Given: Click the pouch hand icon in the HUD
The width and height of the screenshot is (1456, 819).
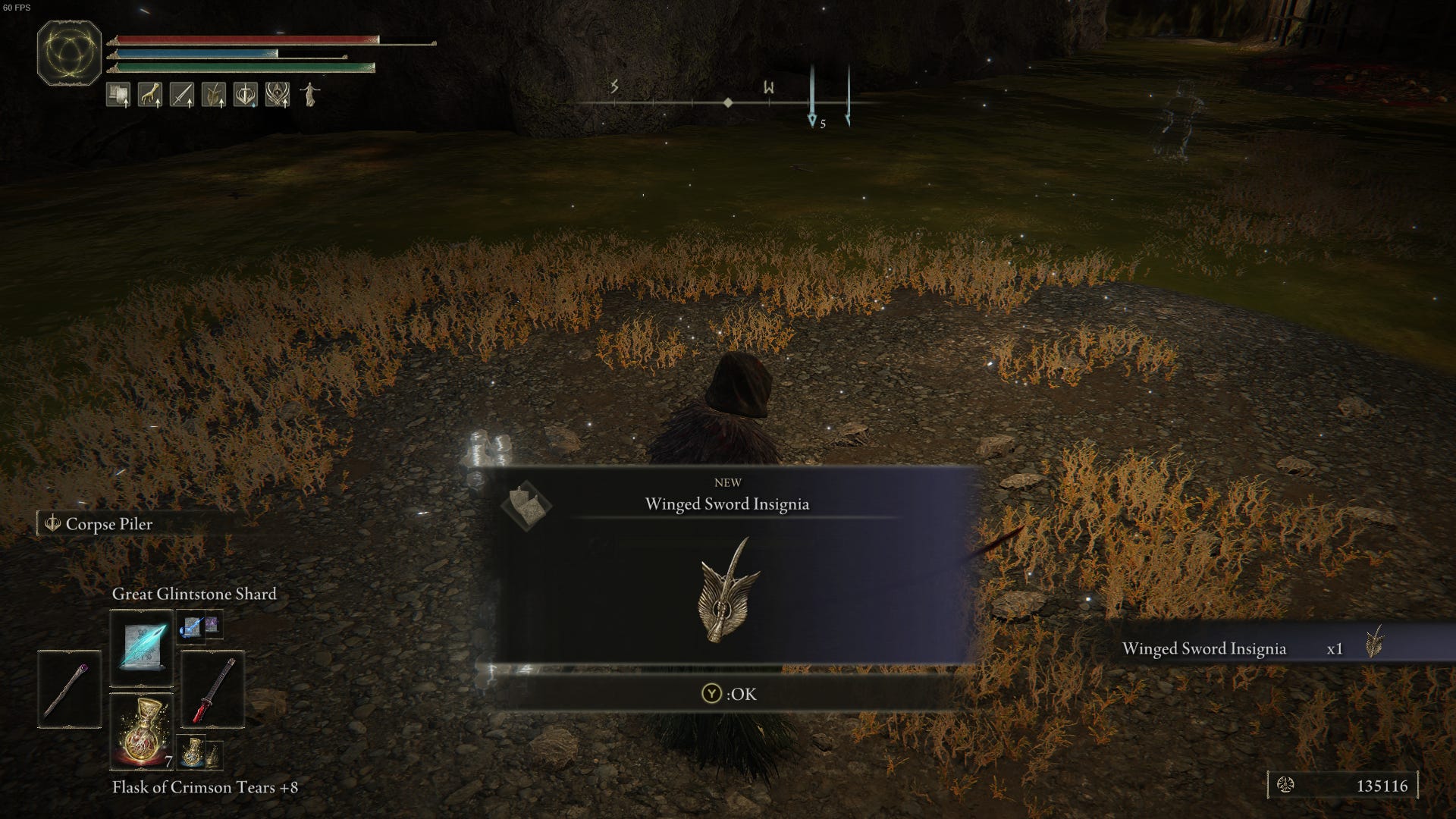Looking at the screenshot, I should (x=149, y=95).
